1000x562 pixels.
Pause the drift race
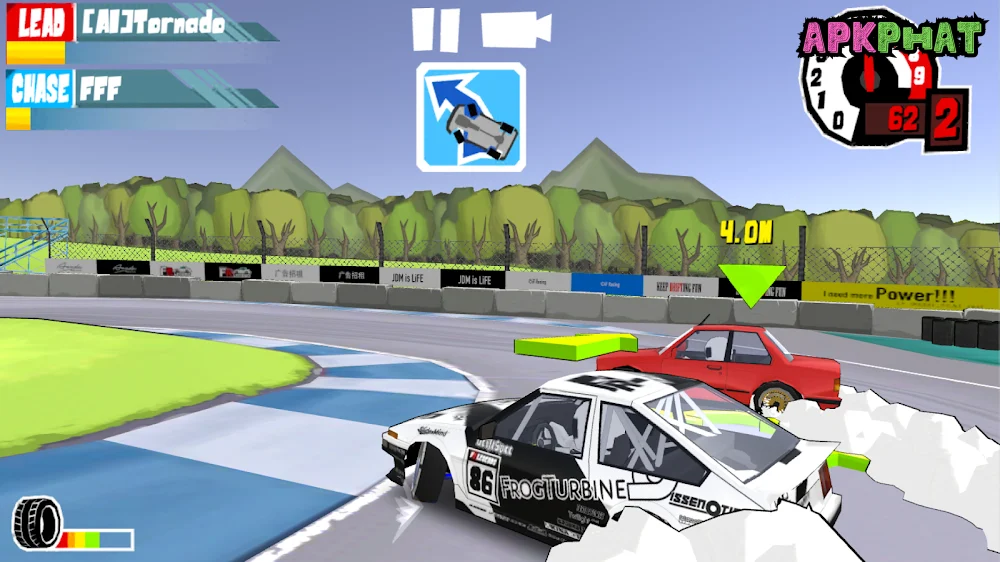(x=436, y=30)
